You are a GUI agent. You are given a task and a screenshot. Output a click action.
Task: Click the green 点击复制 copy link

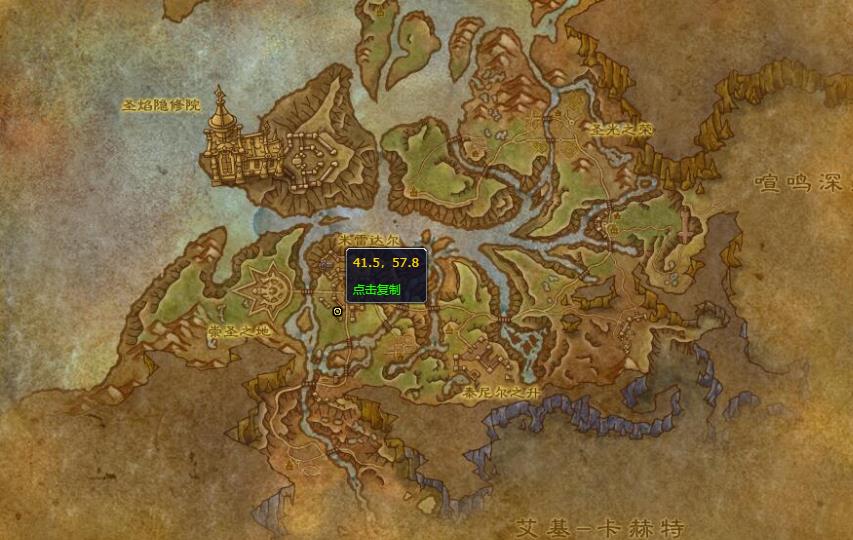(x=376, y=289)
